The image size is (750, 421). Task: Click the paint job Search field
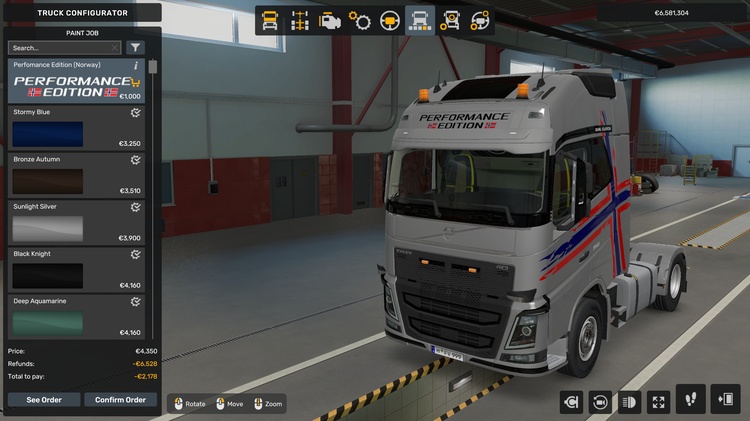60,47
